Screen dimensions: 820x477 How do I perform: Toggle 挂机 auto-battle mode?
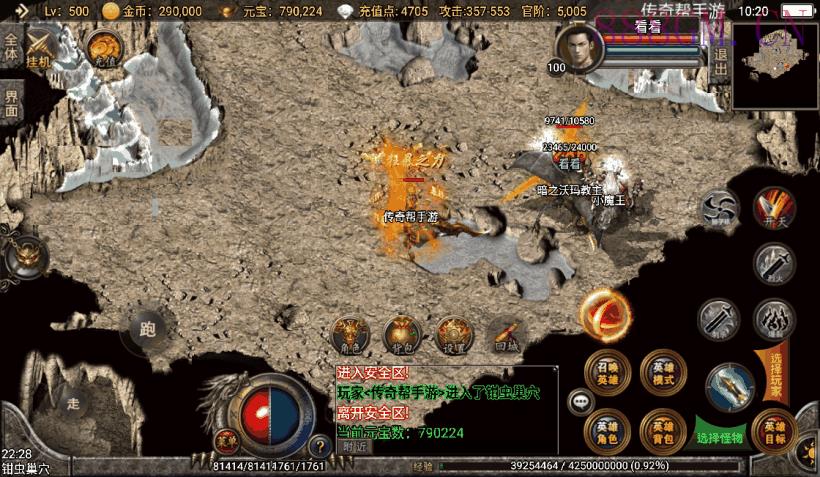tap(43, 48)
